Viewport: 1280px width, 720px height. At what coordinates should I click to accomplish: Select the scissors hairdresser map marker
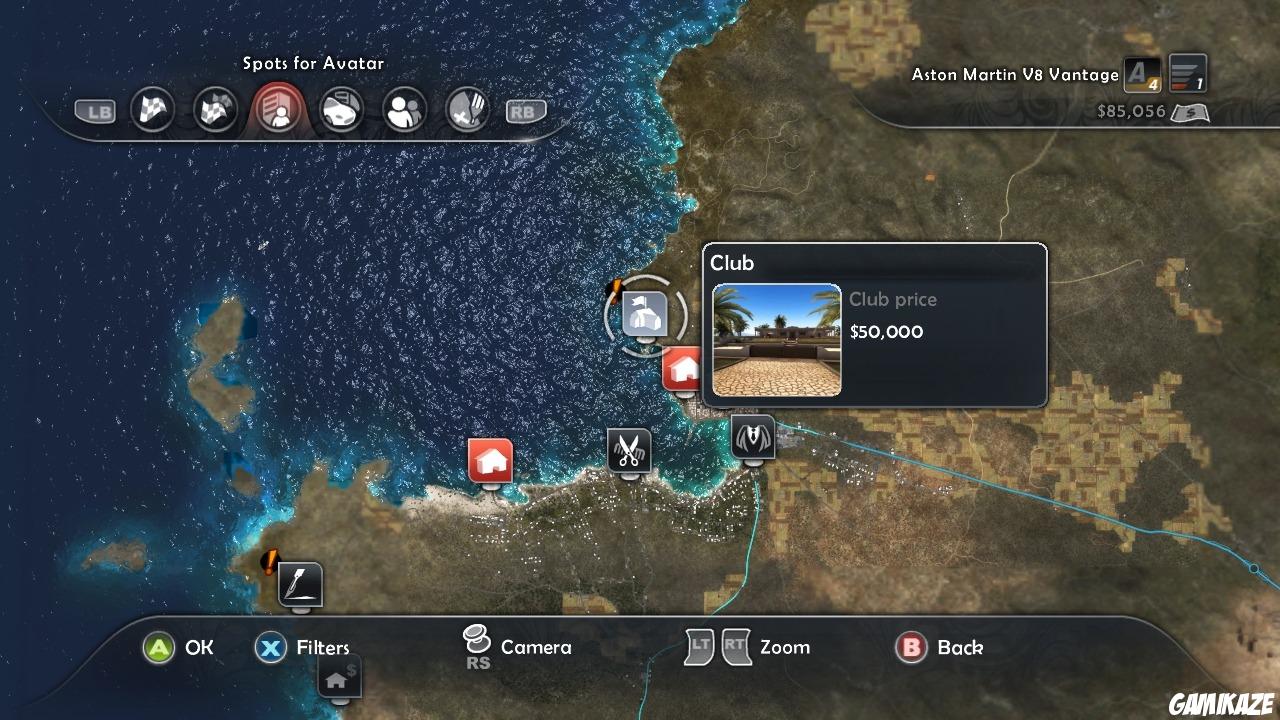[x=631, y=452]
